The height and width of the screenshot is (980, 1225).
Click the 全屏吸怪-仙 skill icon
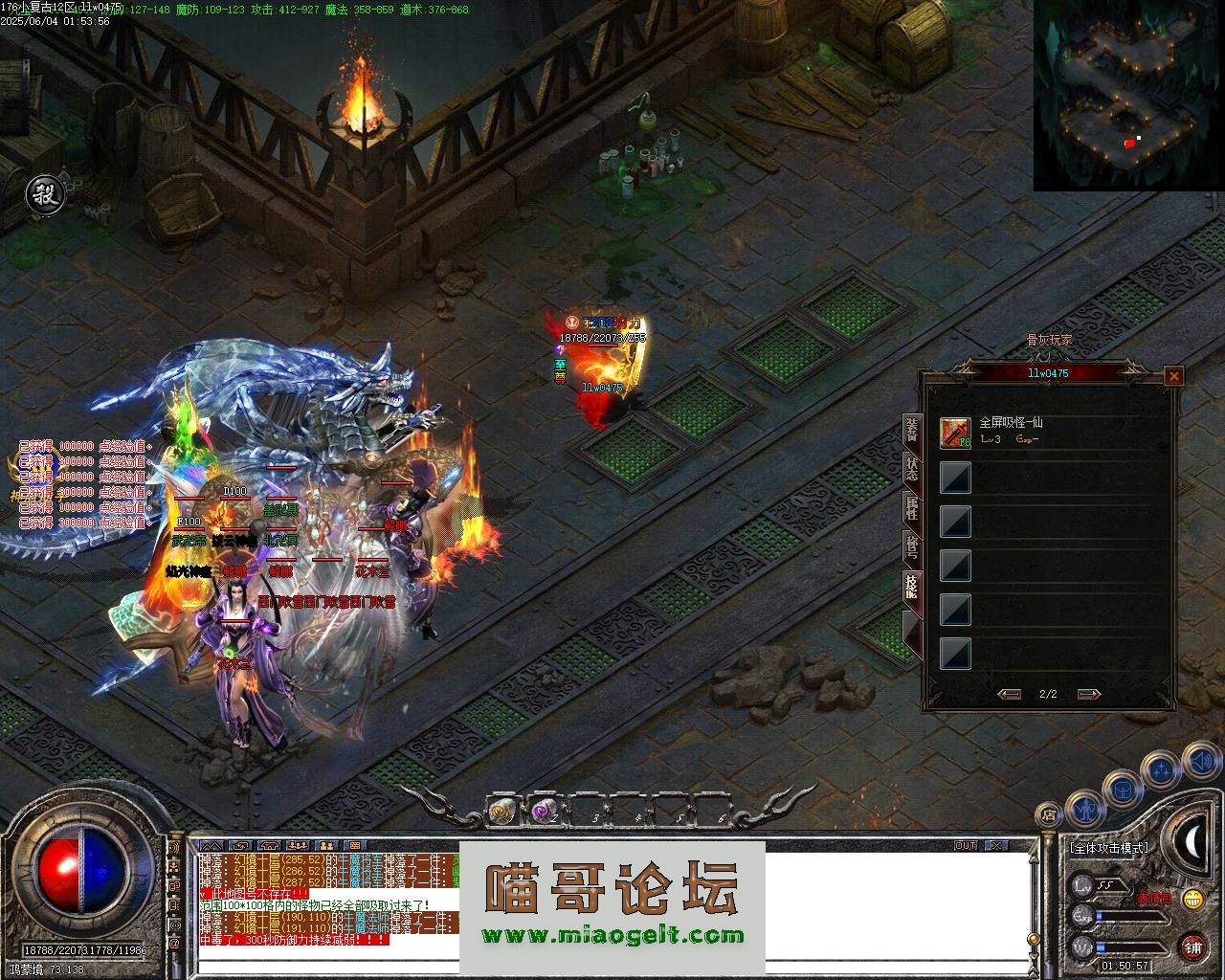pos(955,433)
